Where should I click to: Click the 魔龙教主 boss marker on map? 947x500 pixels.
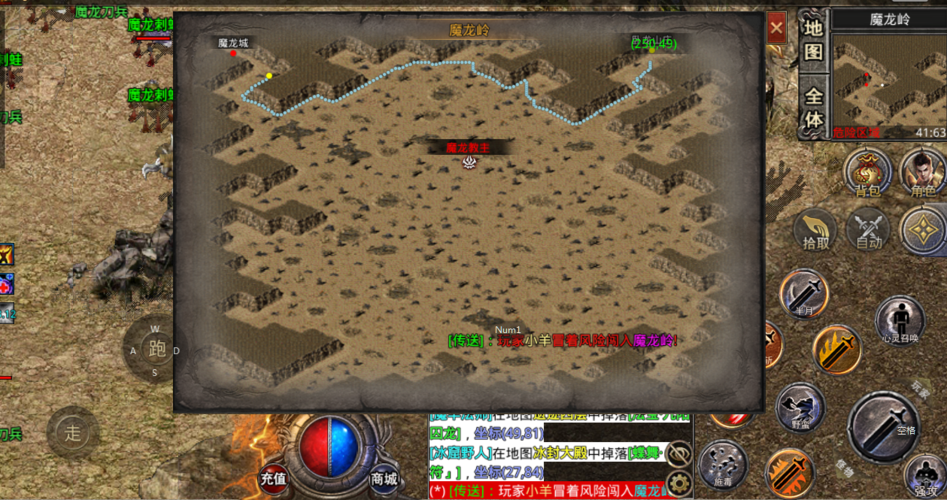(468, 161)
